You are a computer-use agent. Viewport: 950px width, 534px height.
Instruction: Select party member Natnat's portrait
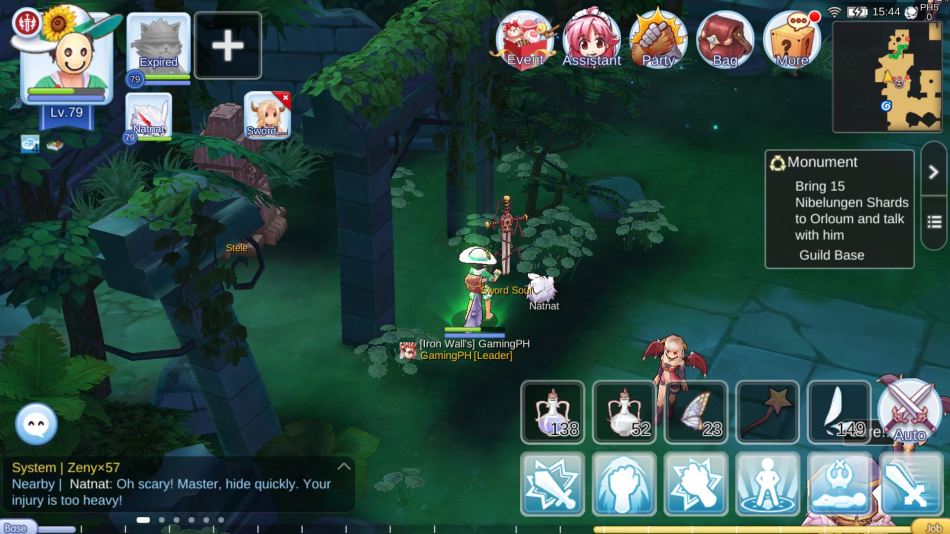click(148, 116)
